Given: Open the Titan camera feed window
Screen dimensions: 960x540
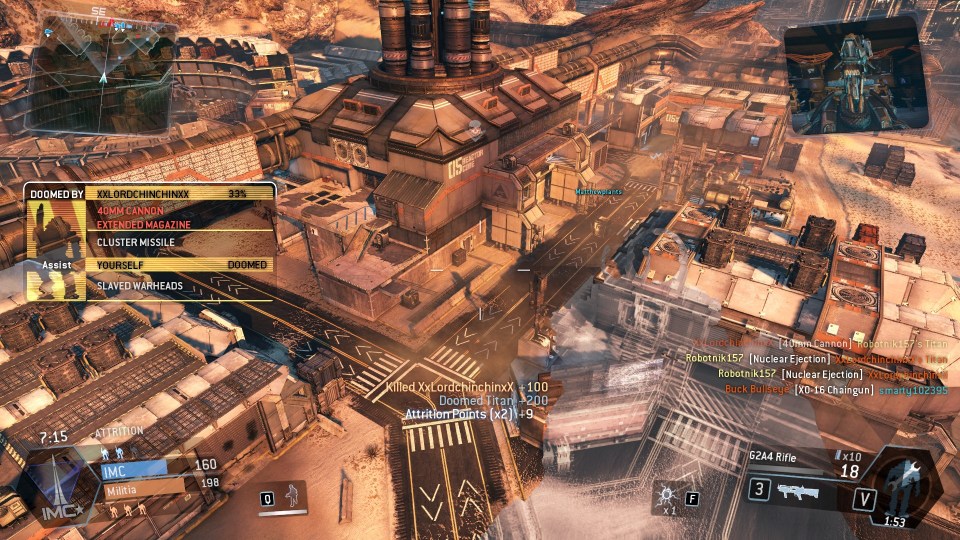Looking at the screenshot, I should [x=855, y=75].
